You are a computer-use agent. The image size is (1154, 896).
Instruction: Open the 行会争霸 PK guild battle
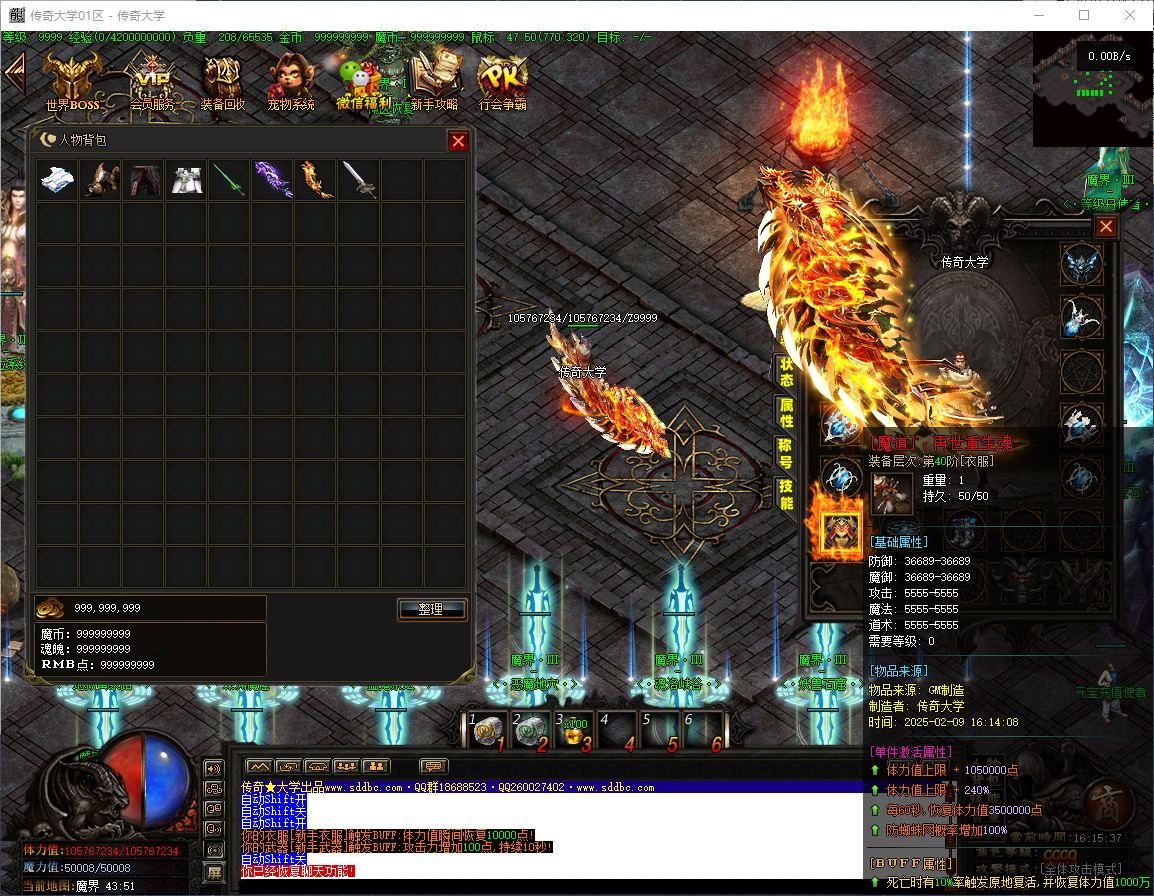point(502,80)
